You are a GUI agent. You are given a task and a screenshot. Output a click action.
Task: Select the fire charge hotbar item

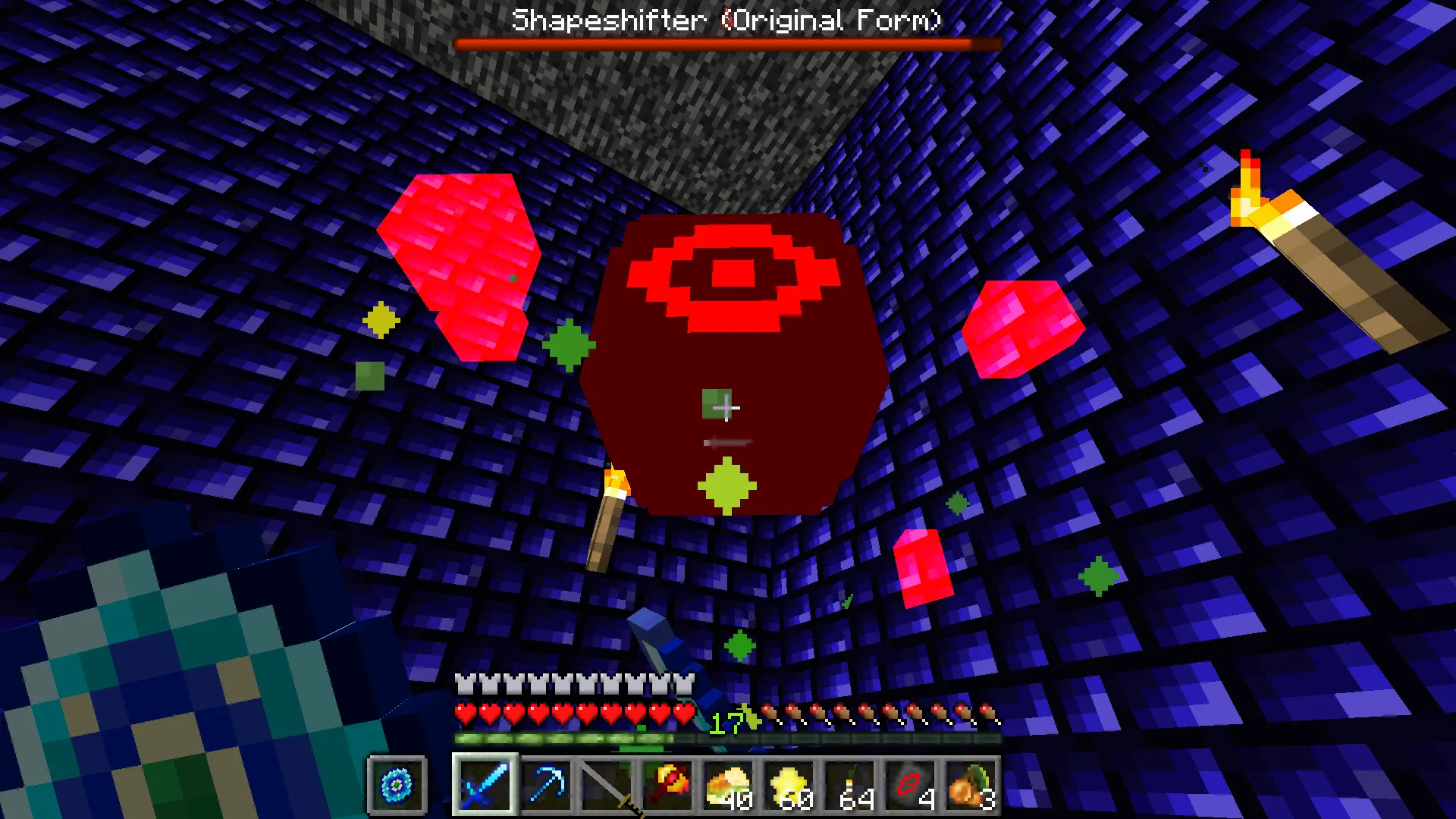coord(667,785)
